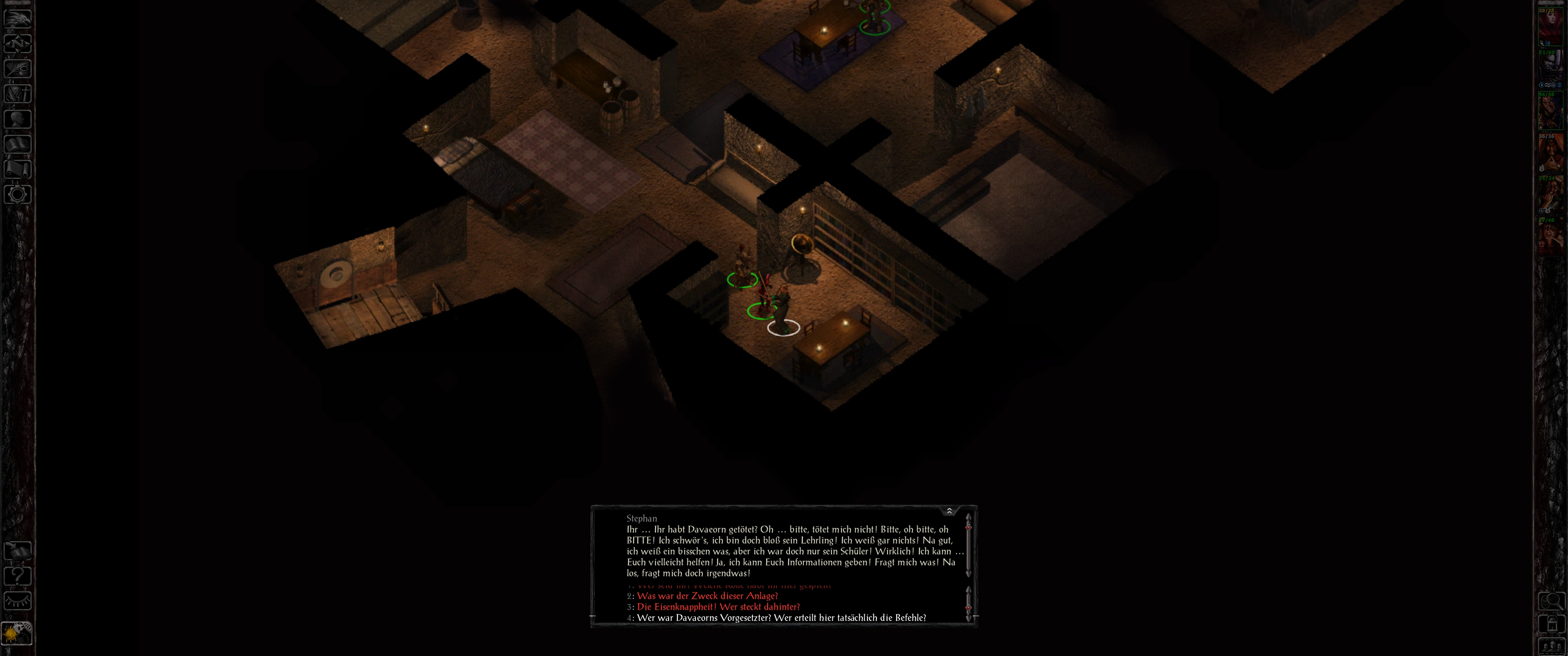Open the area map with the compass icon

pos(18,43)
